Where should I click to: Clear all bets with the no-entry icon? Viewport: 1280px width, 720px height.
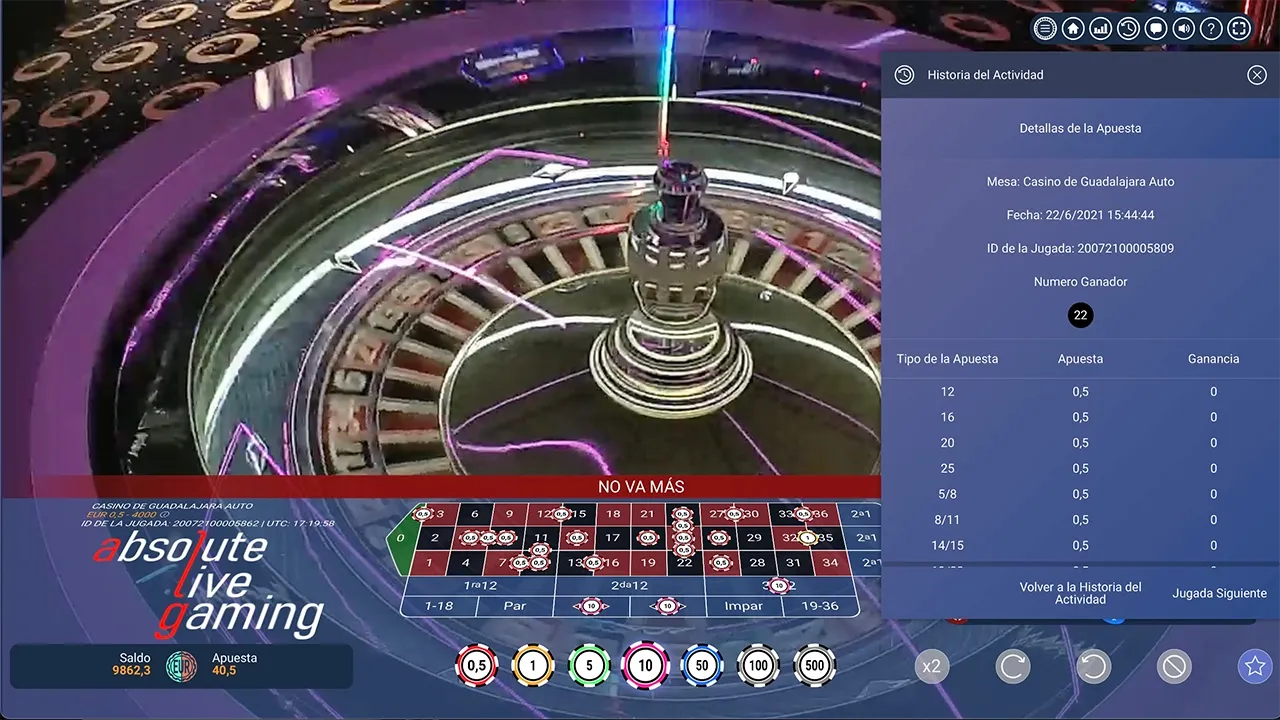(x=1174, y=666)
